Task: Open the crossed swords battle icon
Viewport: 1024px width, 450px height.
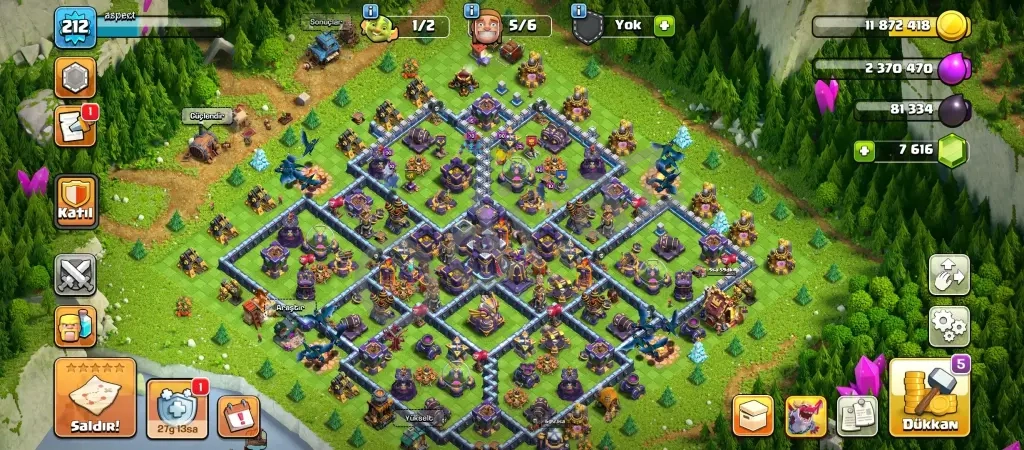Action: coord(75,273)
